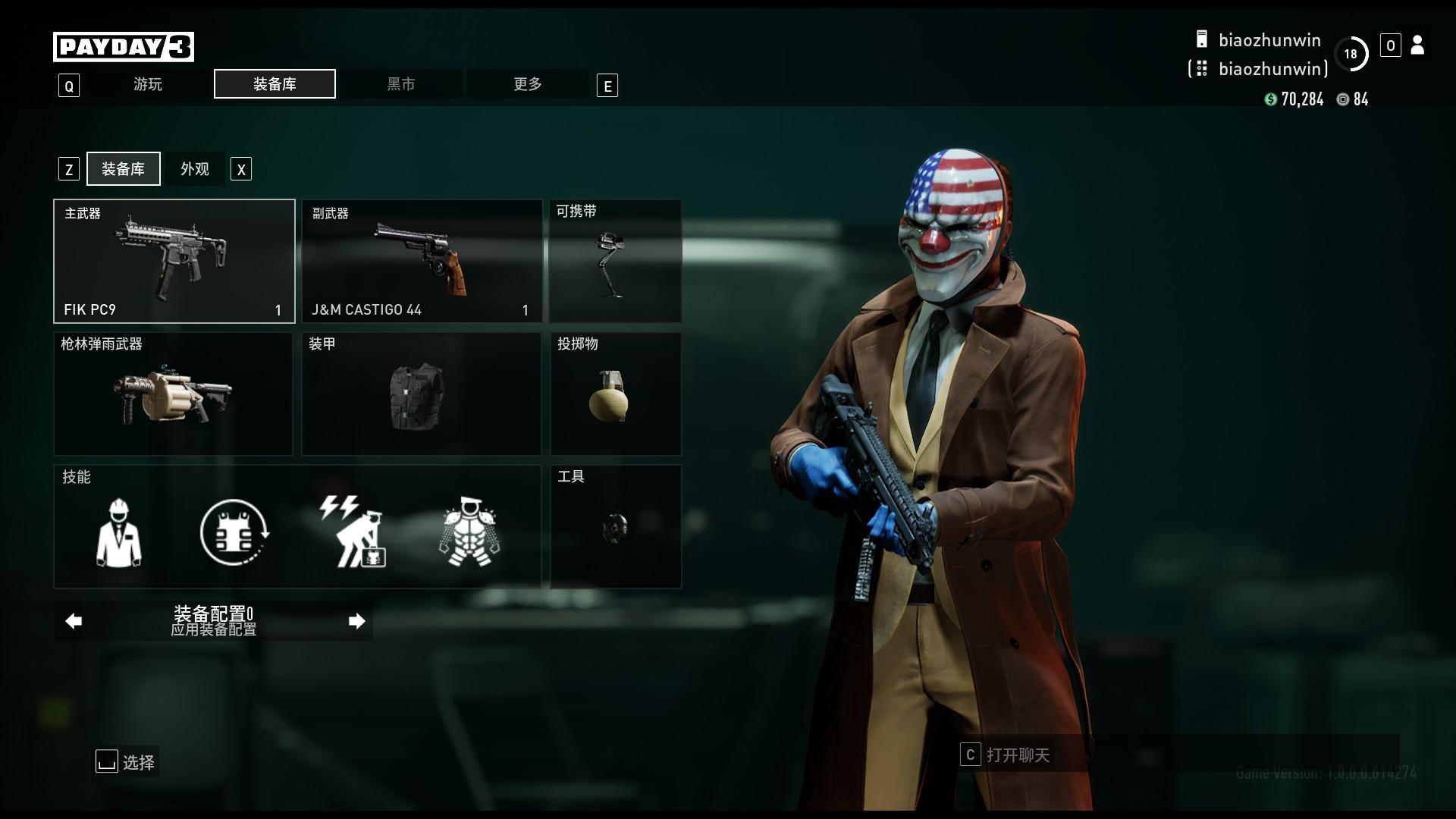Switch to the 外观 sub-tab

pyautogui.click(x=195, y=169)
